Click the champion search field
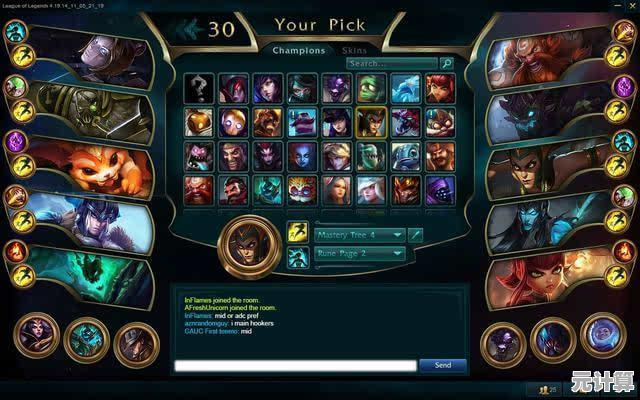The height and width of the screenshot is (400, 640). point(392,63)
